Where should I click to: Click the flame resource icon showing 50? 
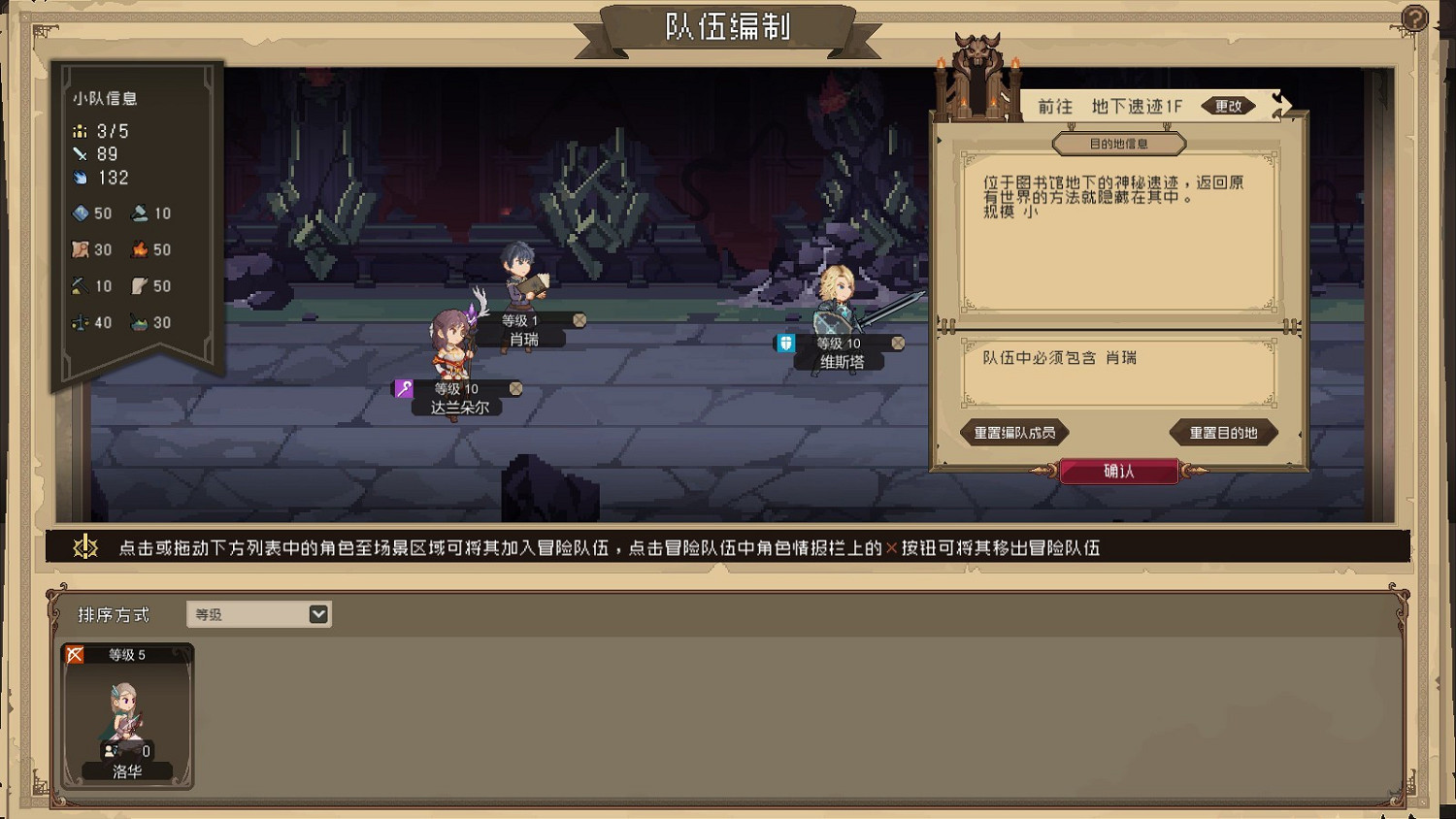pyautogui.click(x=139, y=249)
